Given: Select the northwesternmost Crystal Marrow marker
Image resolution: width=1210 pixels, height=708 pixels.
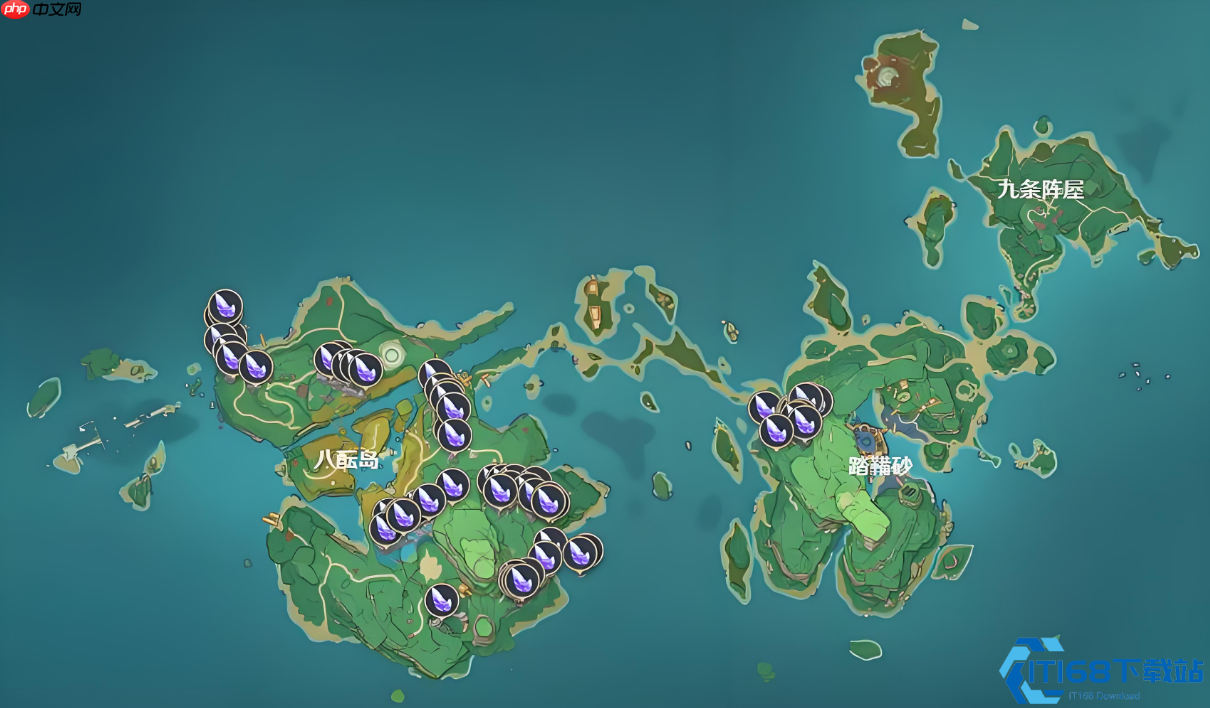Looking at the screenshot, I should (x=226, y=305).
